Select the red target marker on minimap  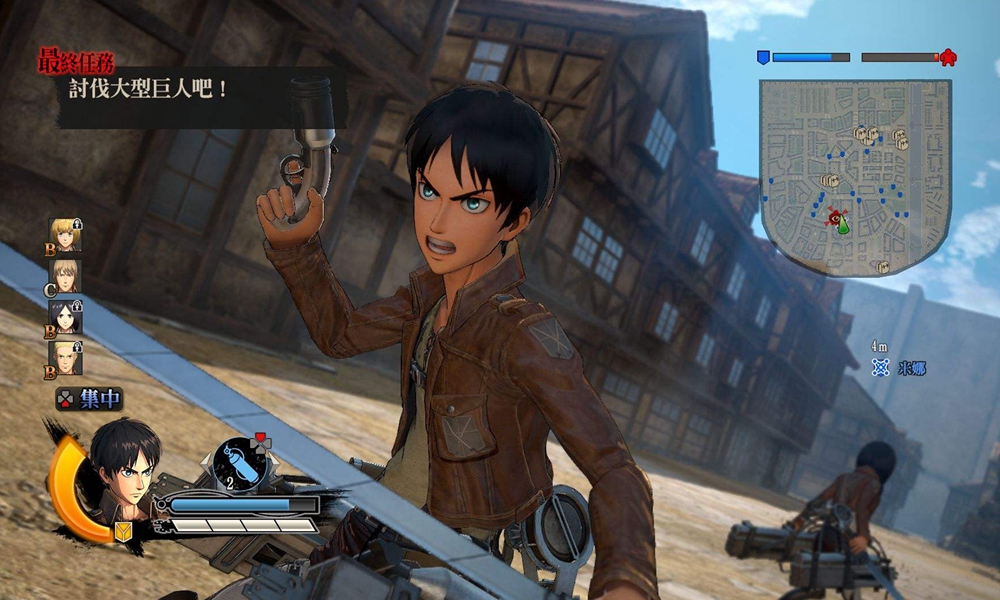tap(835, 218)
